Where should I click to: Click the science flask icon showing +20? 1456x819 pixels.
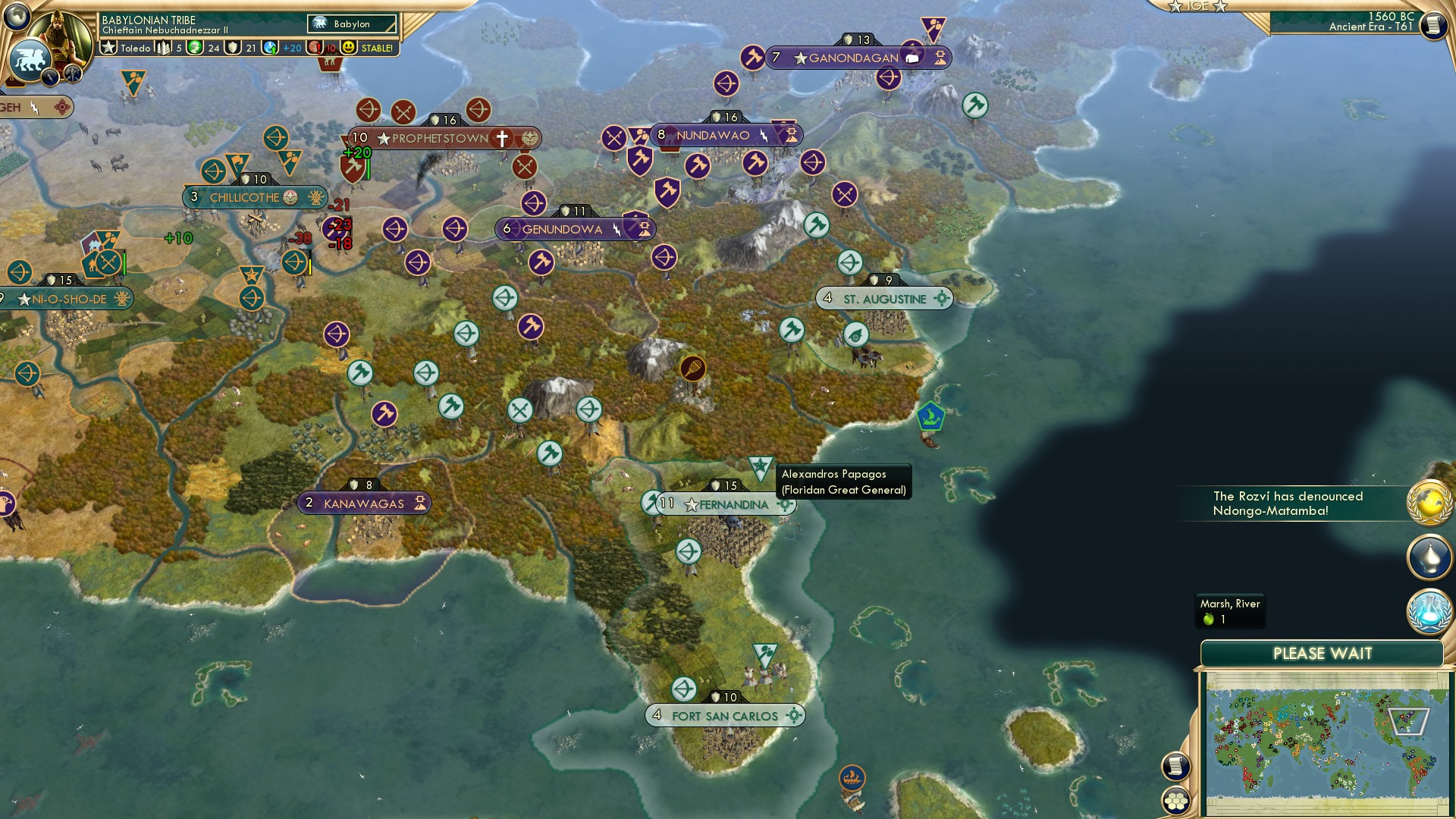(271, 48)
